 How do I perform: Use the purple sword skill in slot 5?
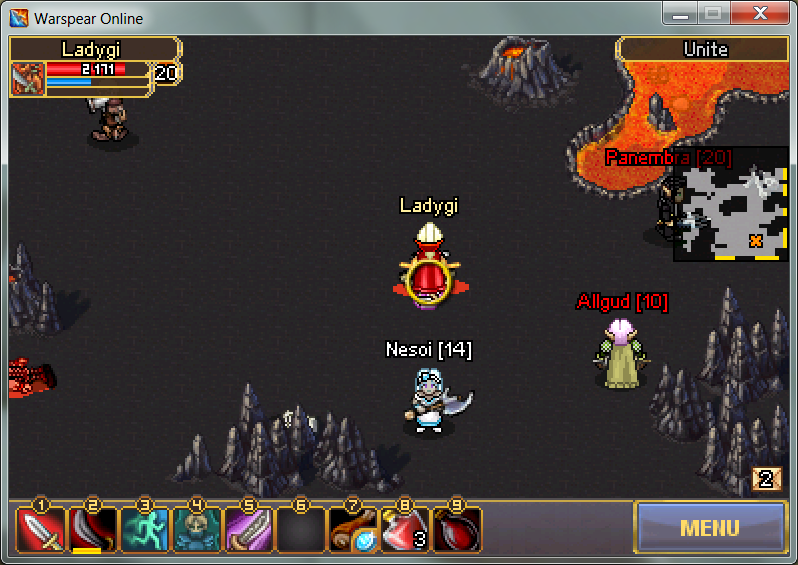coord(249,530)
